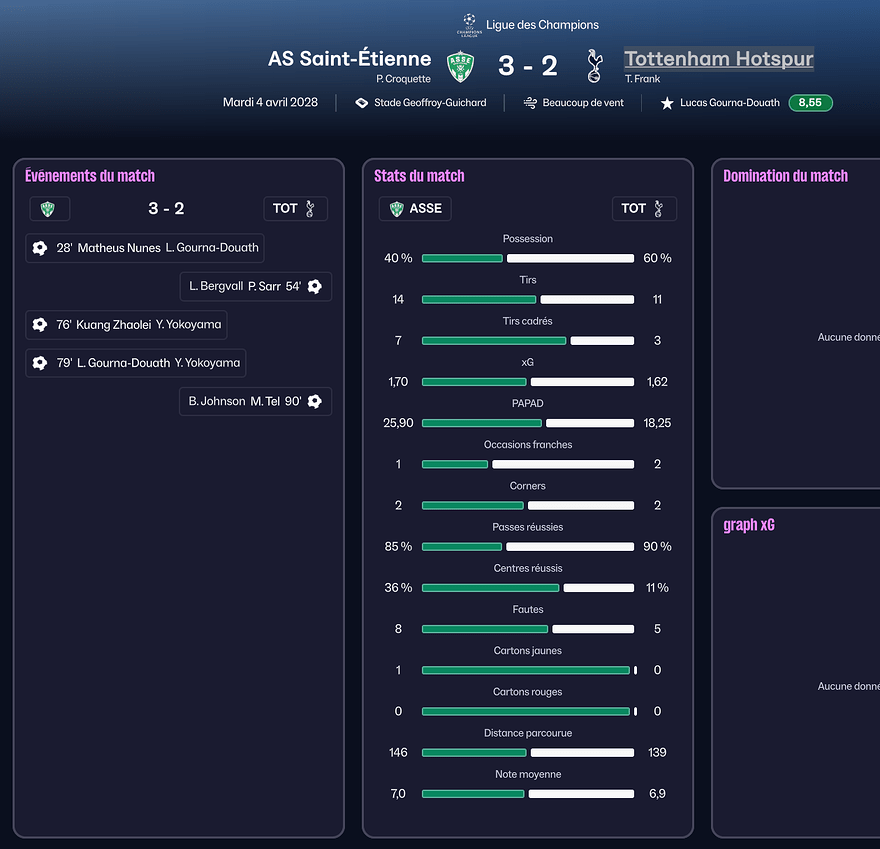Open the Tottenham Hotspur club link in header

pos(718,59)
